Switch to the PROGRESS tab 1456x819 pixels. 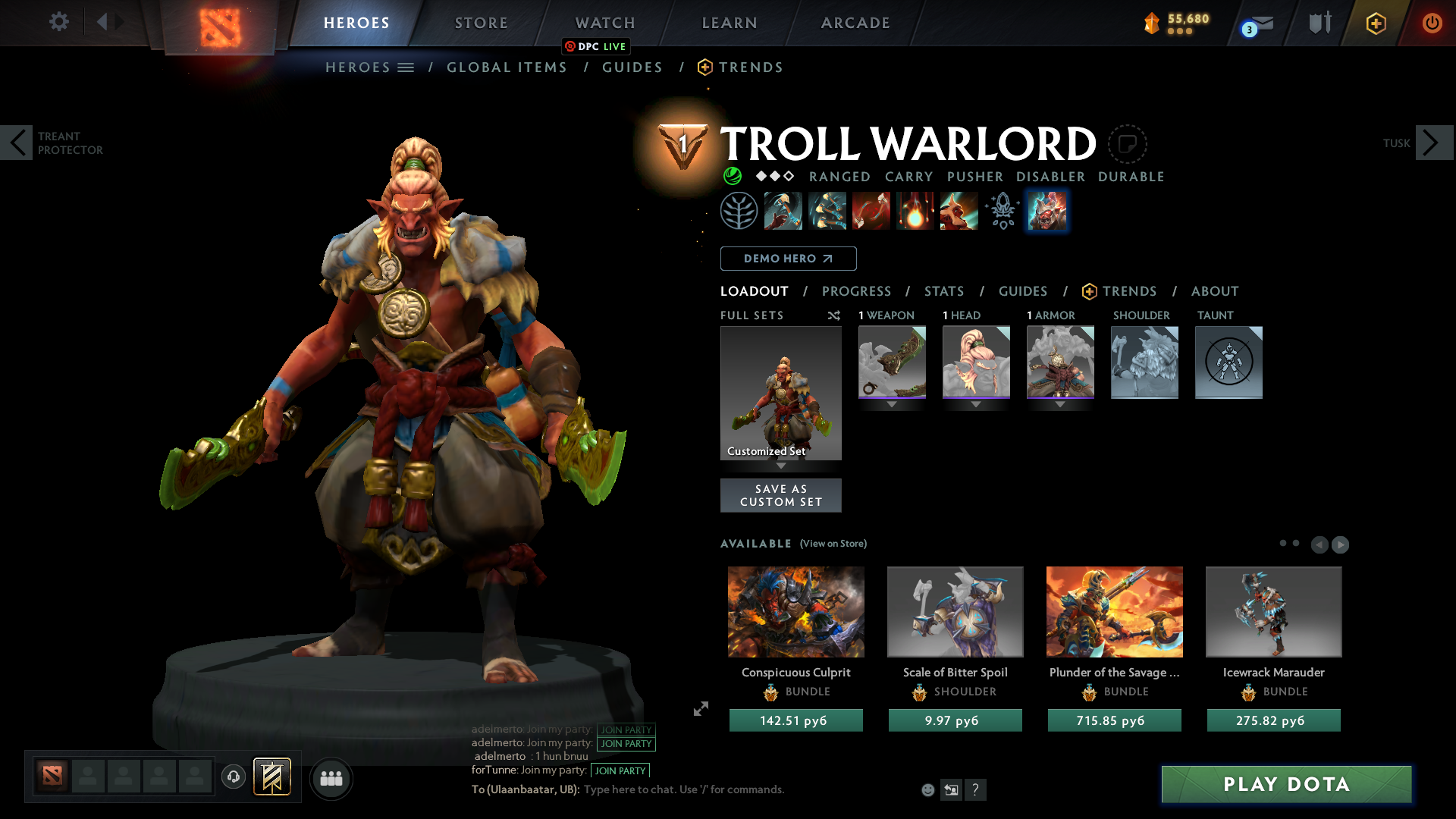coord(857,291)
